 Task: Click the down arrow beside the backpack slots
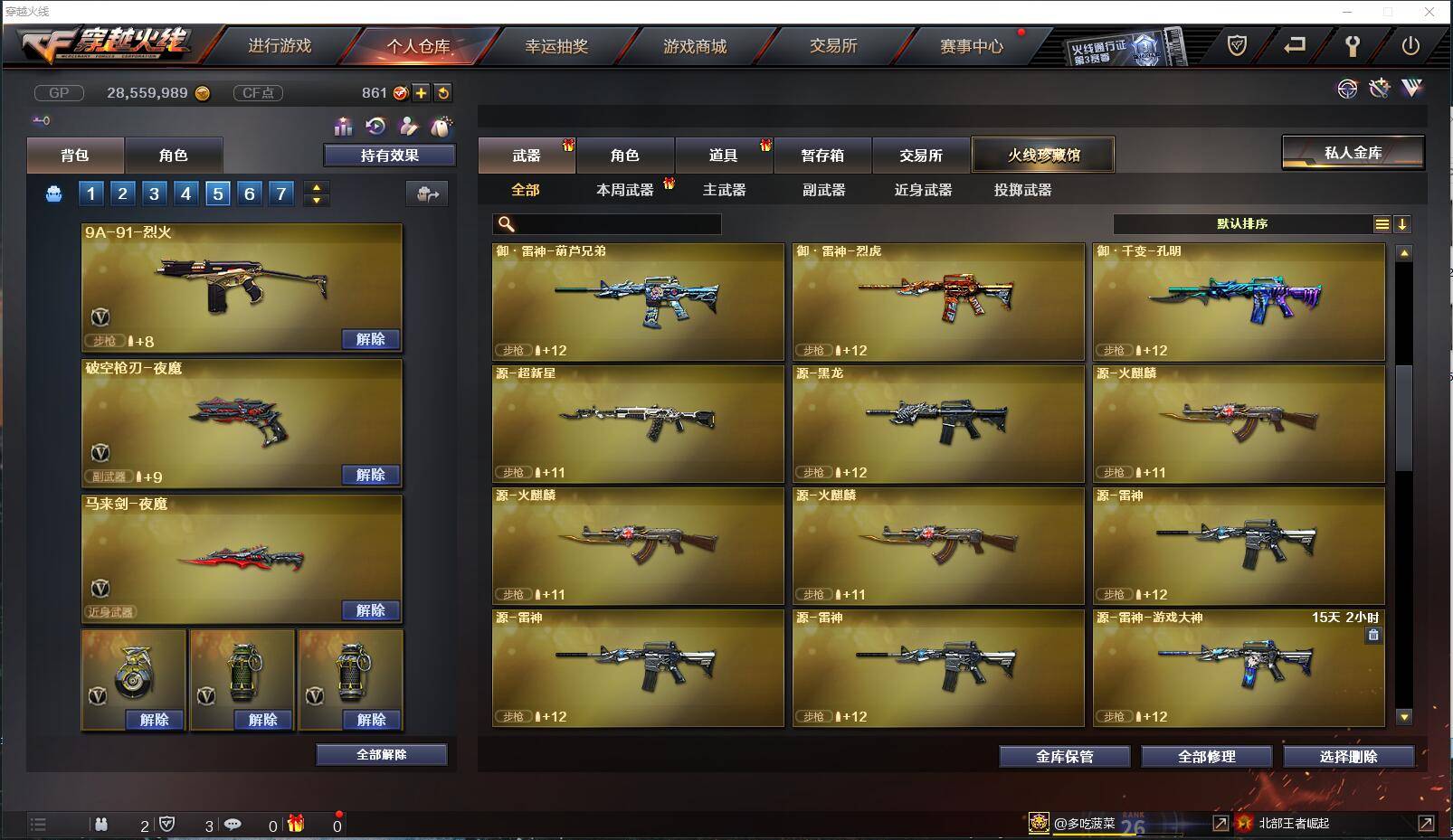pos(315,200)
